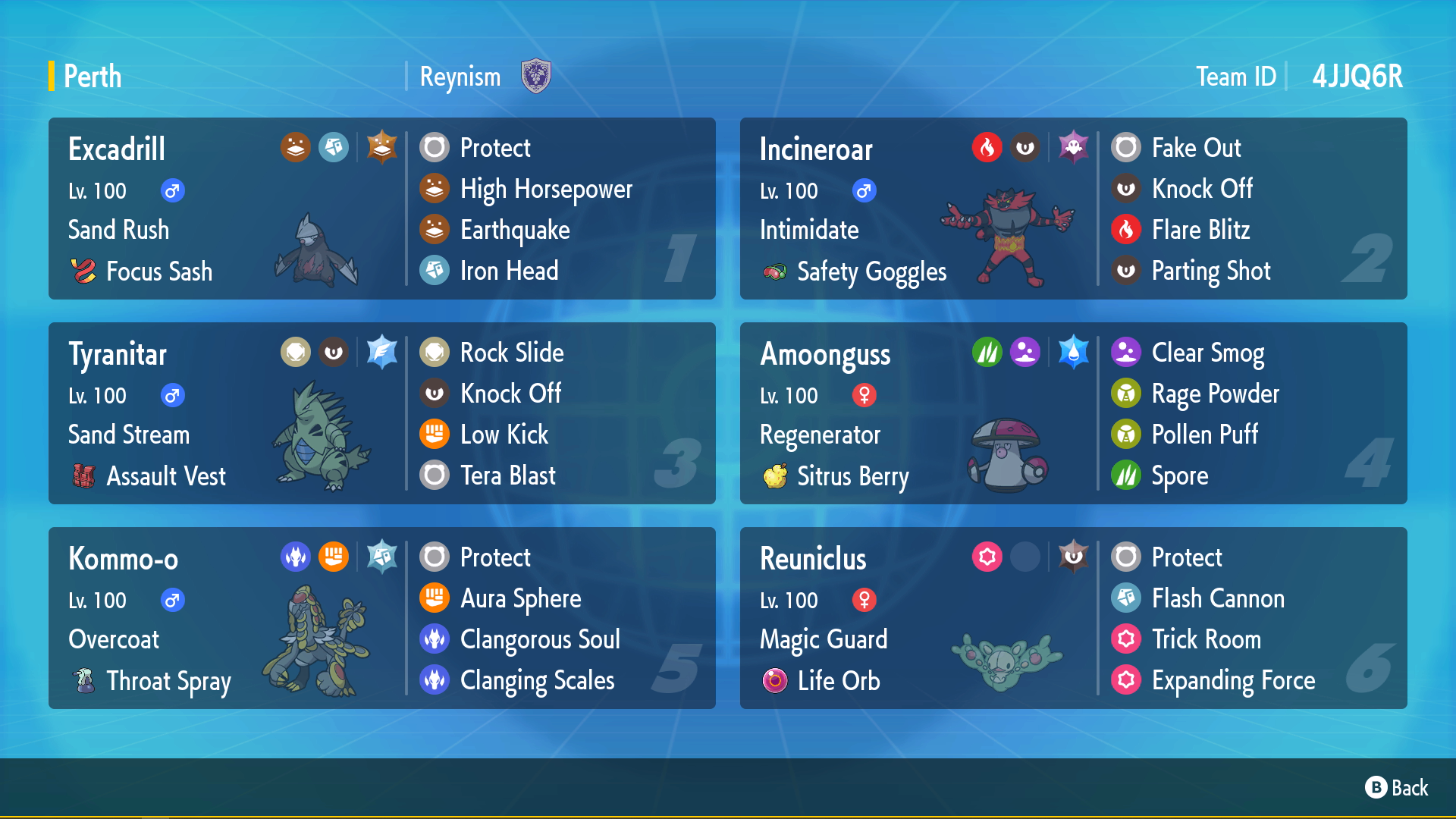Click the Reuniclus team card
Image resolution: width=1456 pixels, height=819 pixels.
[x=1073, y=618]
